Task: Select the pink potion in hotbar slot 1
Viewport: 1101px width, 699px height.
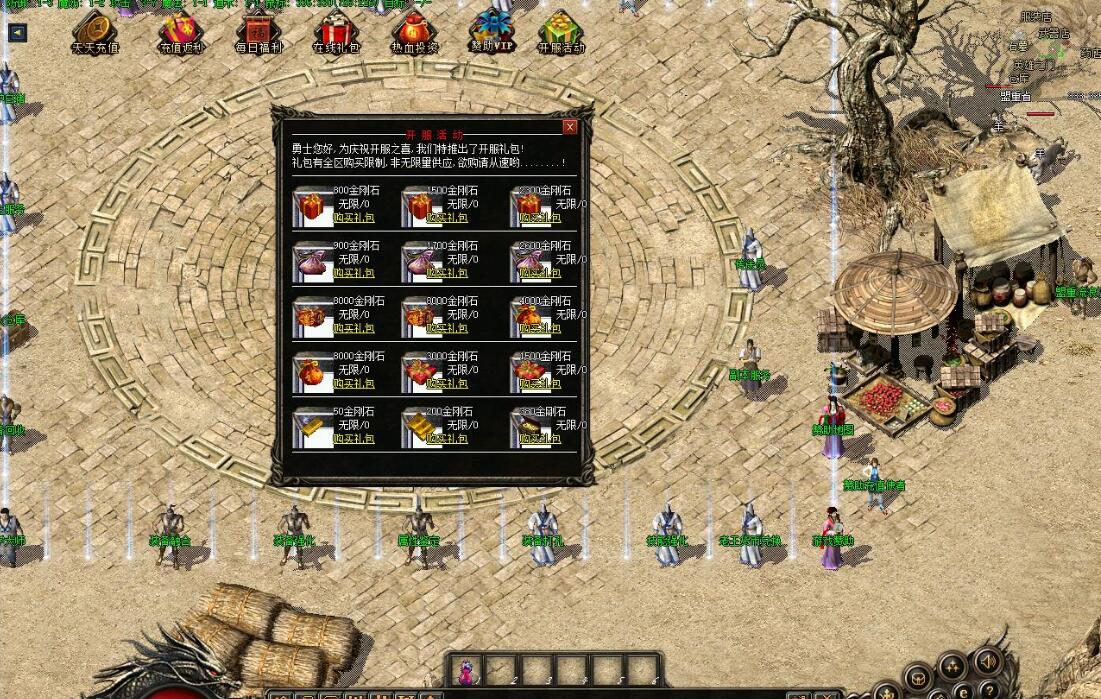Action: pyautogui.click(x=467, y=670)
